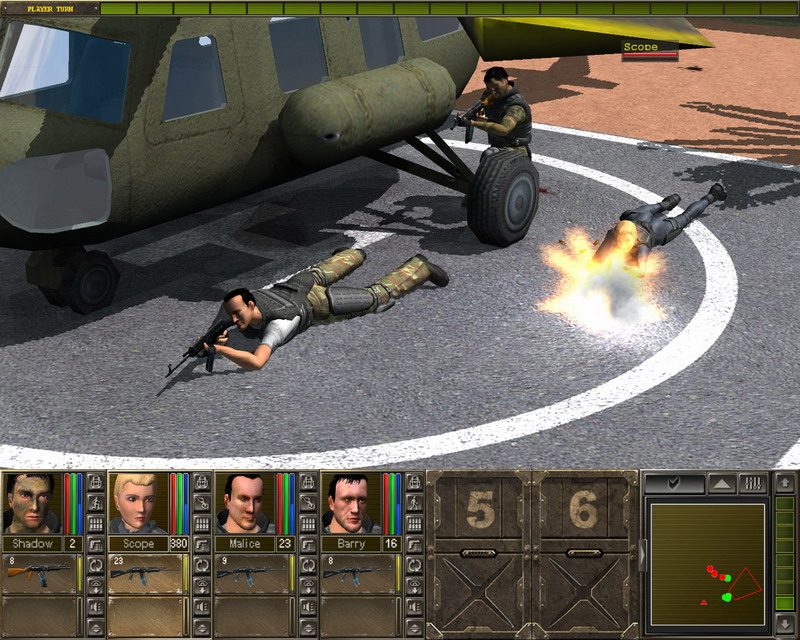Image resolution: width=800 pixels, height=640 pixels.
Task: Click the checkmark button above the minimap
Action: 674,484
